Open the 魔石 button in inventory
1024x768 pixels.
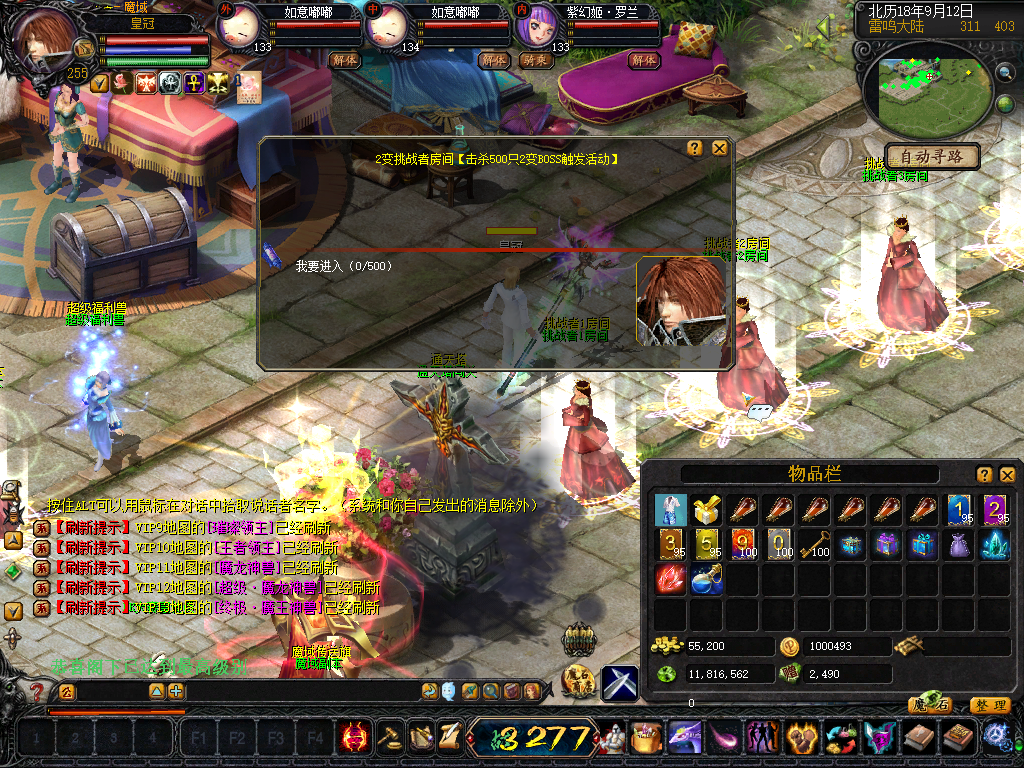[x=930, y=705]
